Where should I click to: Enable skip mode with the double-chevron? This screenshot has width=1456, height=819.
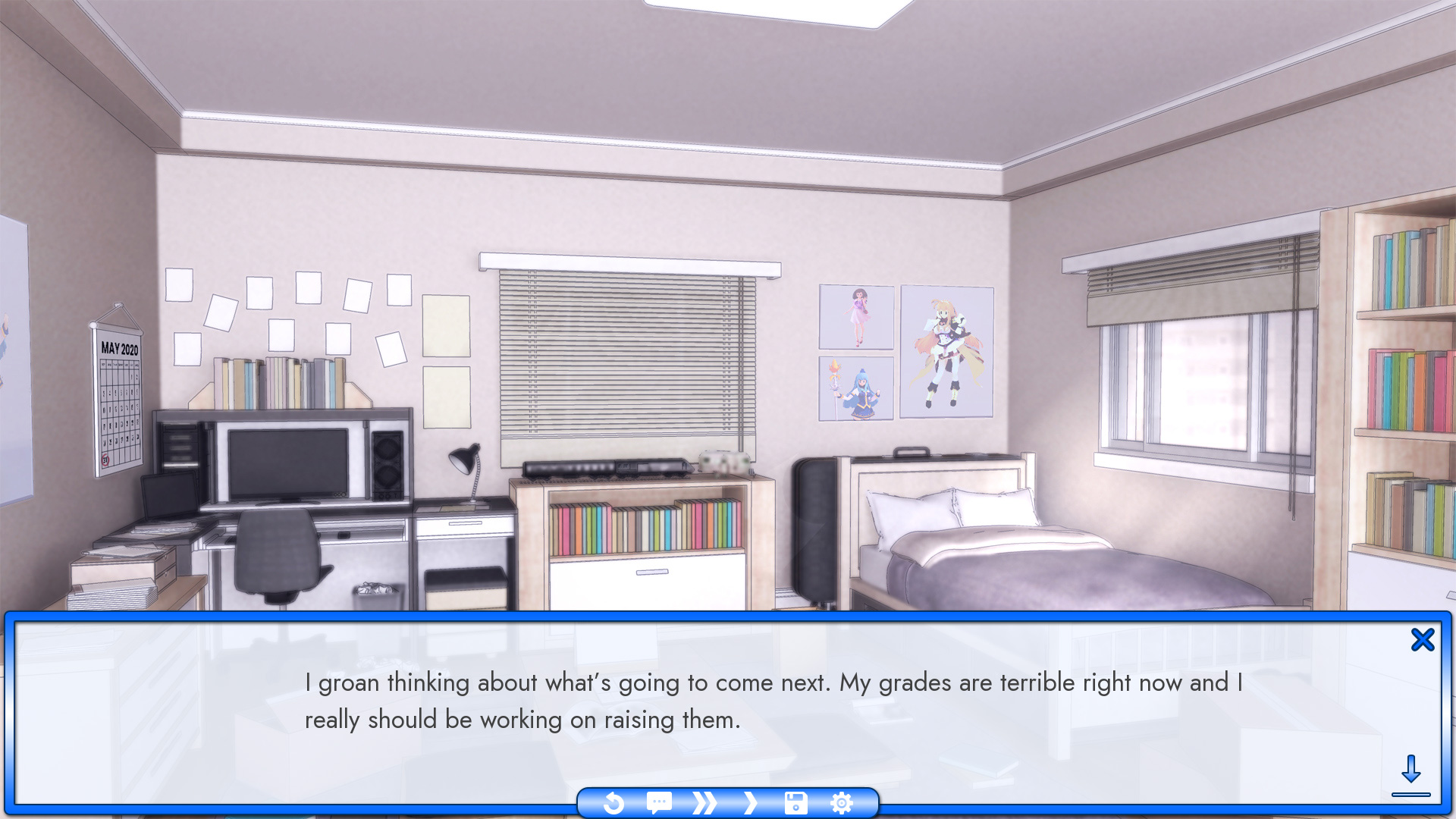pos(704,803)
